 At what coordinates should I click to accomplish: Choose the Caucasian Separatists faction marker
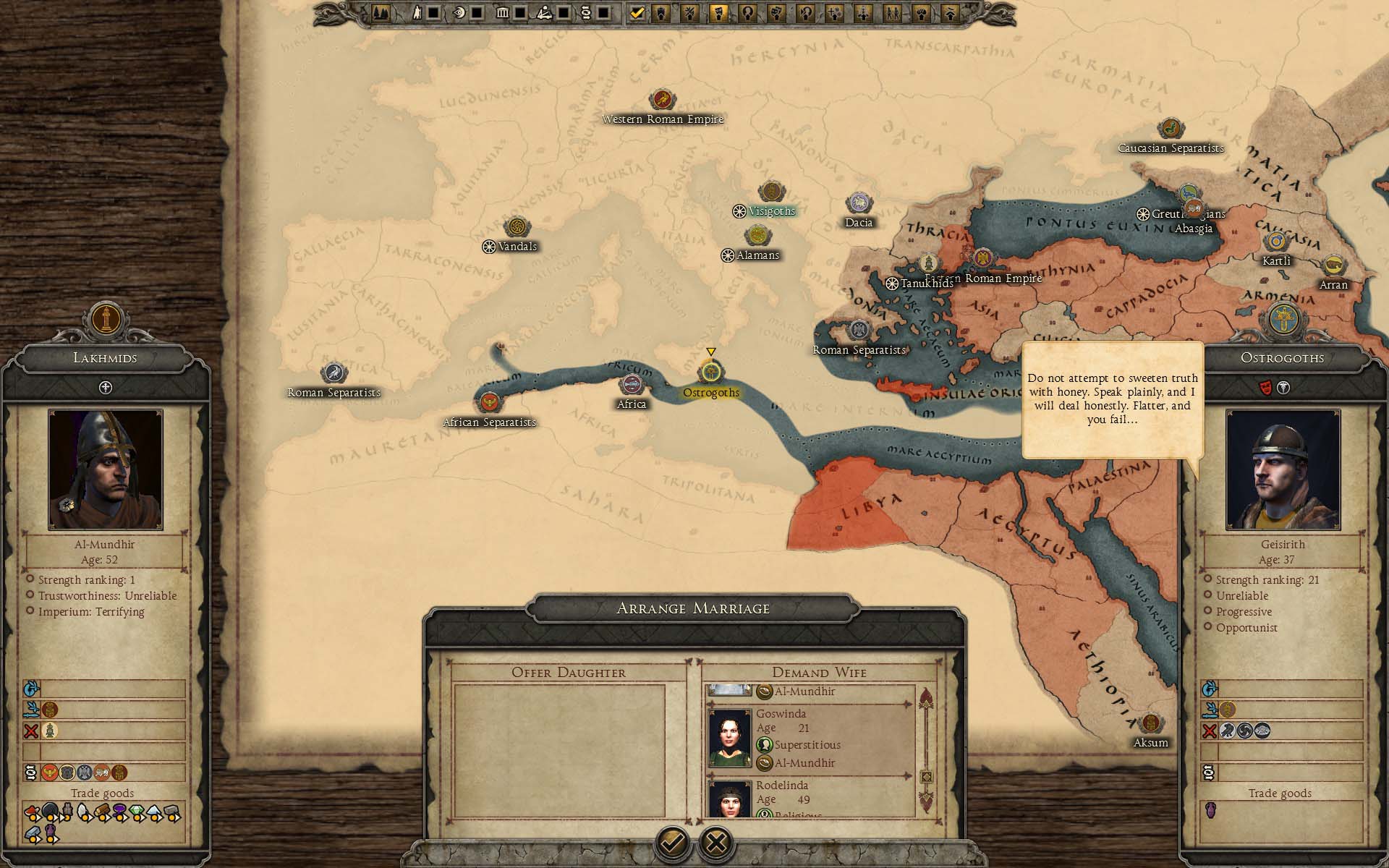(1171, 129)
